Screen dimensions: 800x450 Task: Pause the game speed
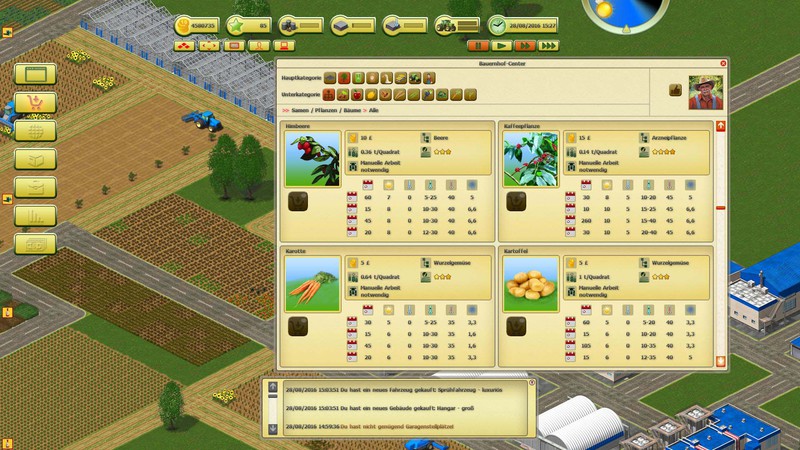click(x=478, y=45)
